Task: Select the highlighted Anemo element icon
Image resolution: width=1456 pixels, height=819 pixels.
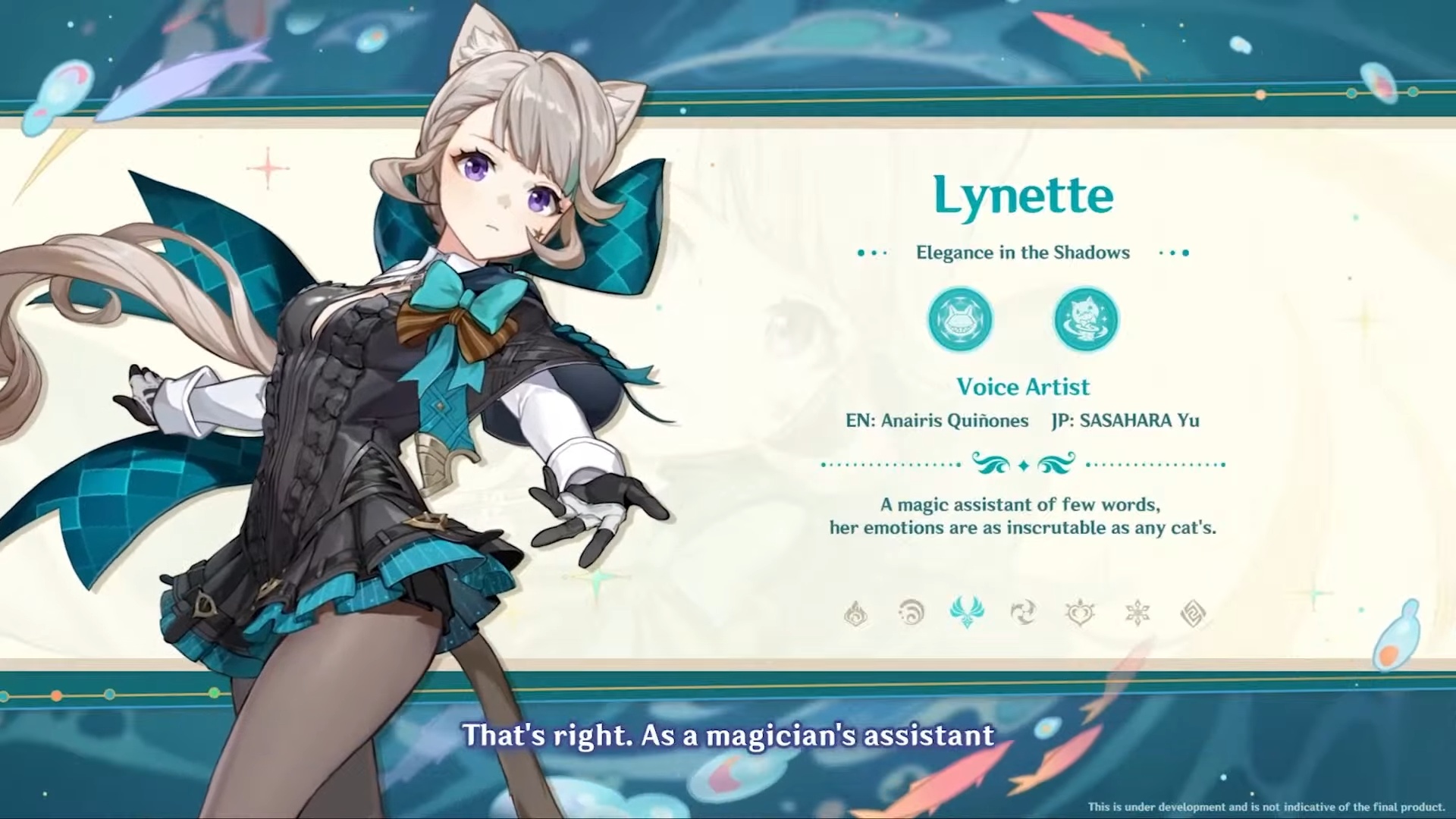Action: tap(967, 613)
